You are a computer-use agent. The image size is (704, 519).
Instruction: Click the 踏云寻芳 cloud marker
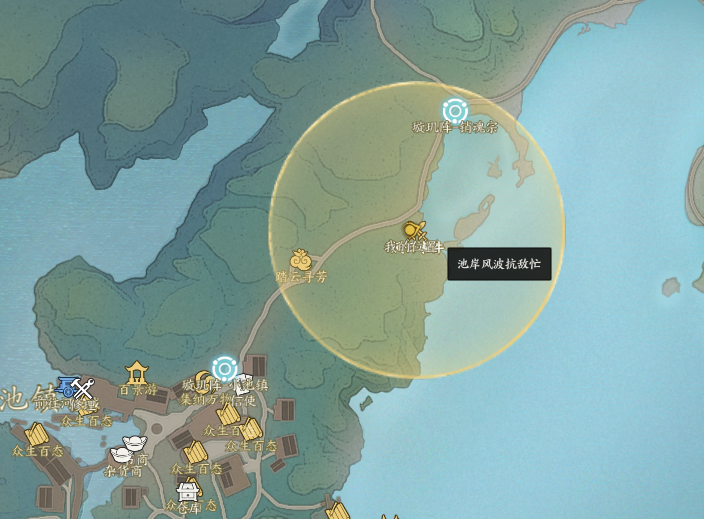click(300, 261)
